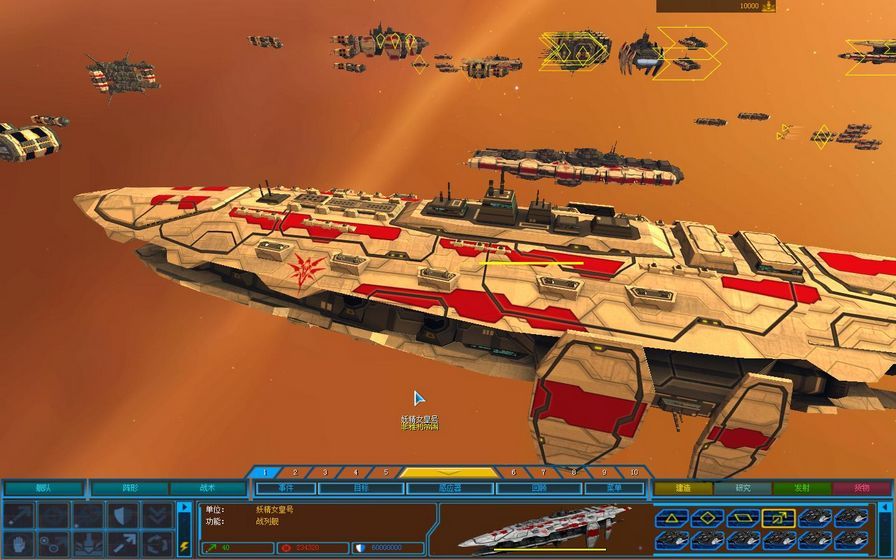Click the 回路 menu button
The width and height of the screenshot is (896, 560).
click(540, 489)
